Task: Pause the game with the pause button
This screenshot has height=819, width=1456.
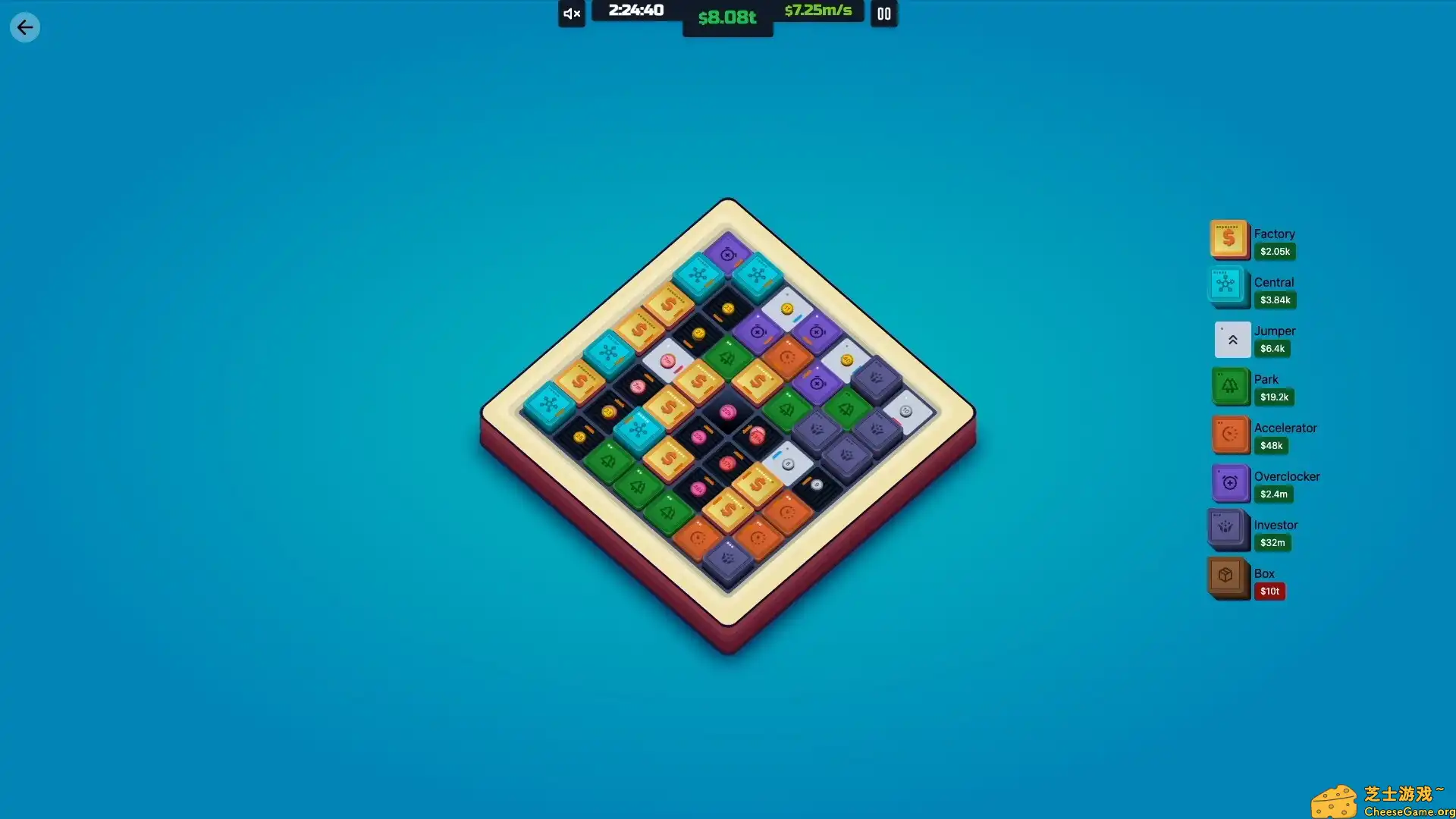Action: pos(884,14)
